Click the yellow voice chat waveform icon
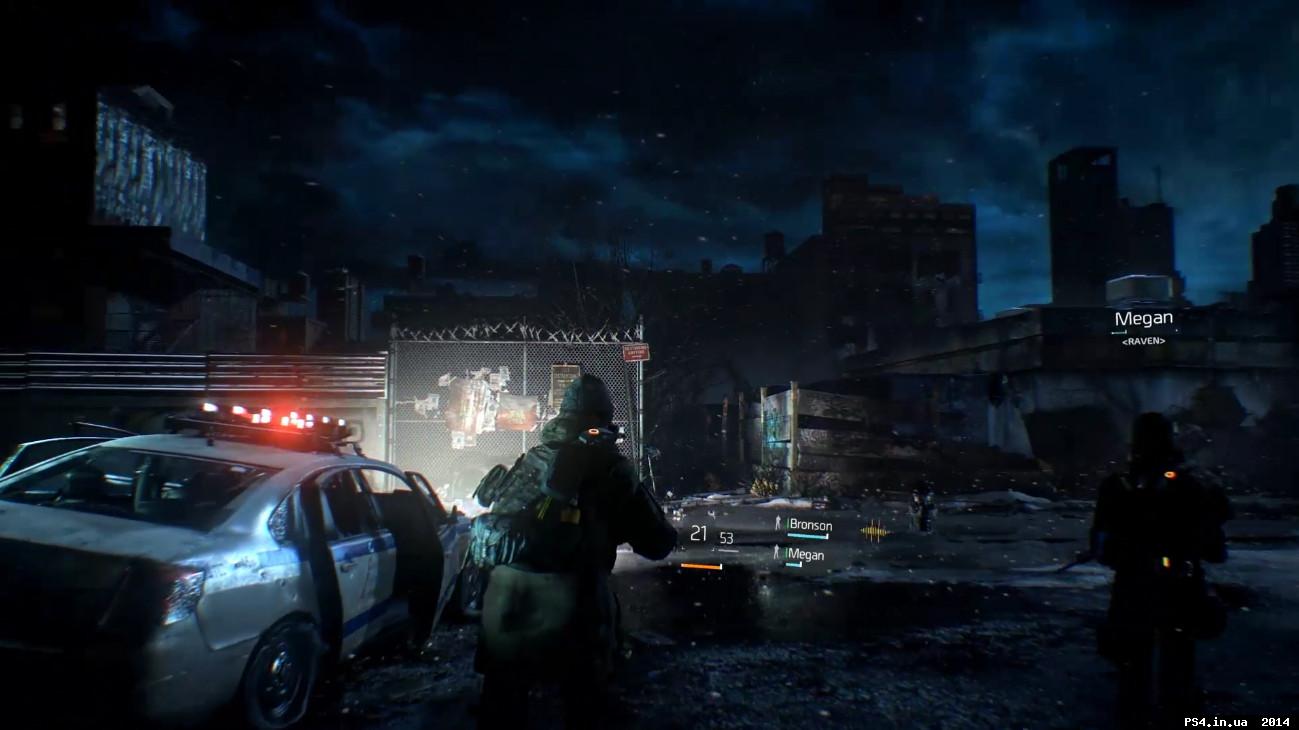 (873, 530)
